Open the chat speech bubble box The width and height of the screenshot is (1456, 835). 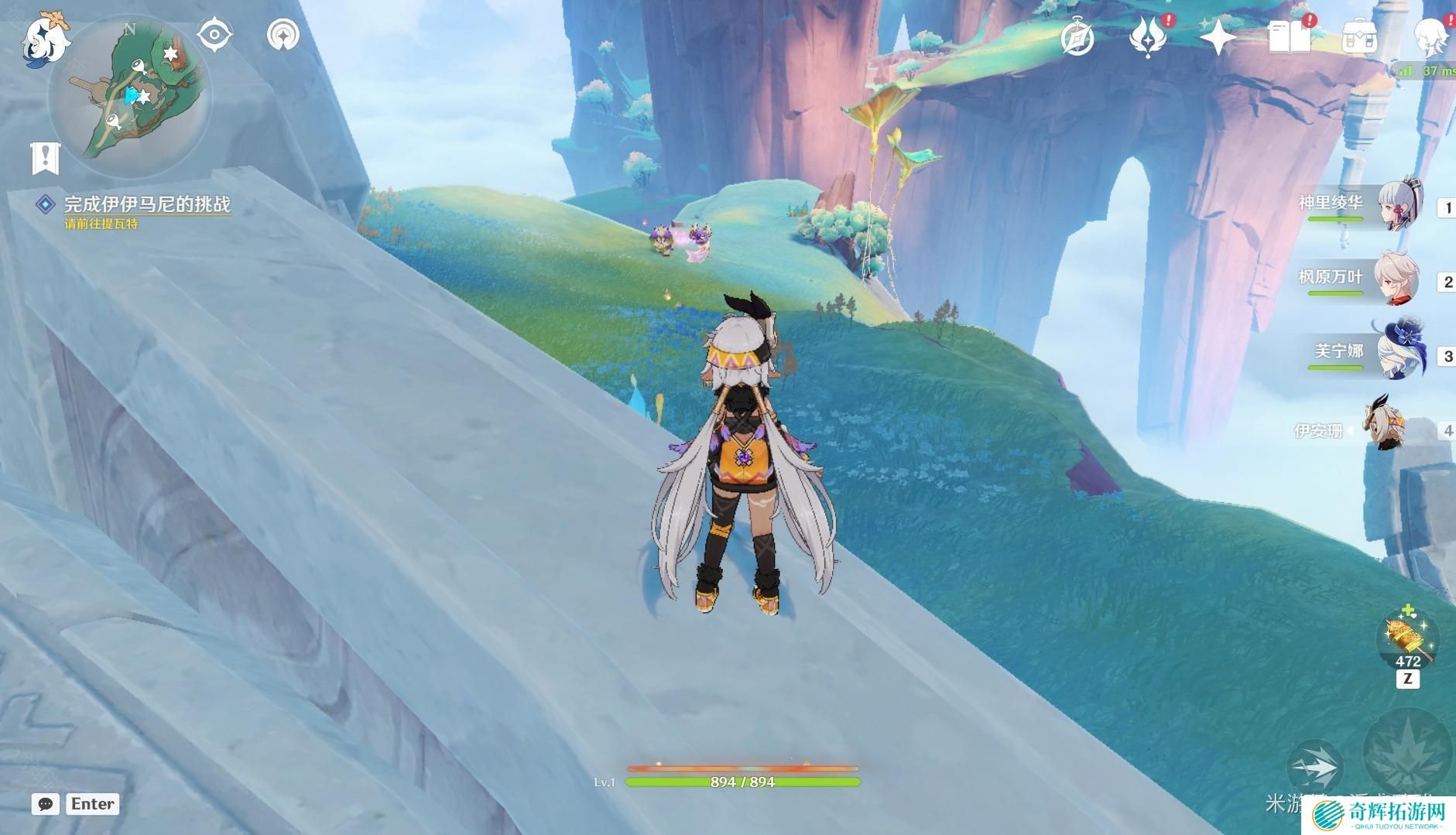[46, 804]
